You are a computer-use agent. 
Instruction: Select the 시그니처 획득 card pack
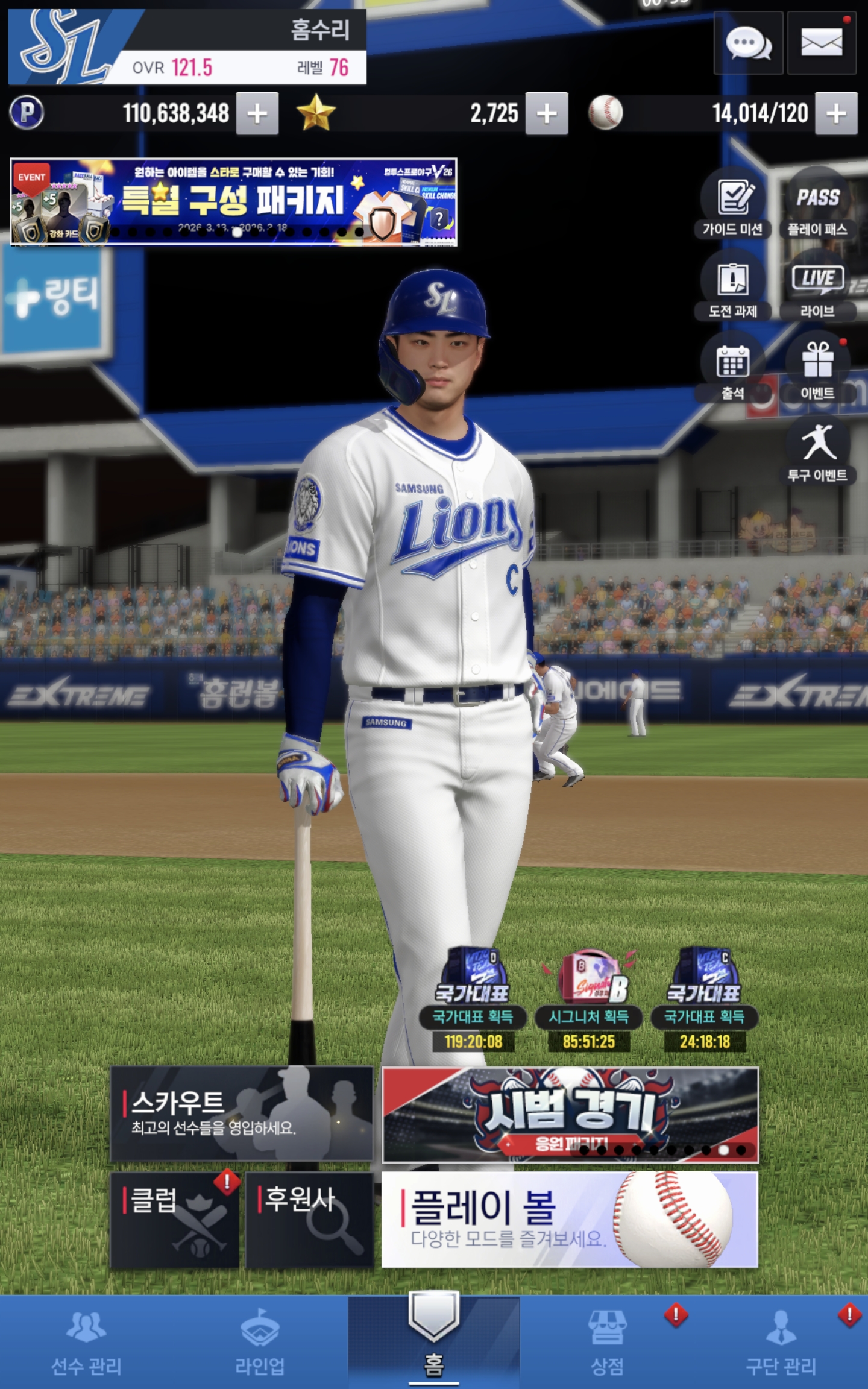click(589, 1001)
